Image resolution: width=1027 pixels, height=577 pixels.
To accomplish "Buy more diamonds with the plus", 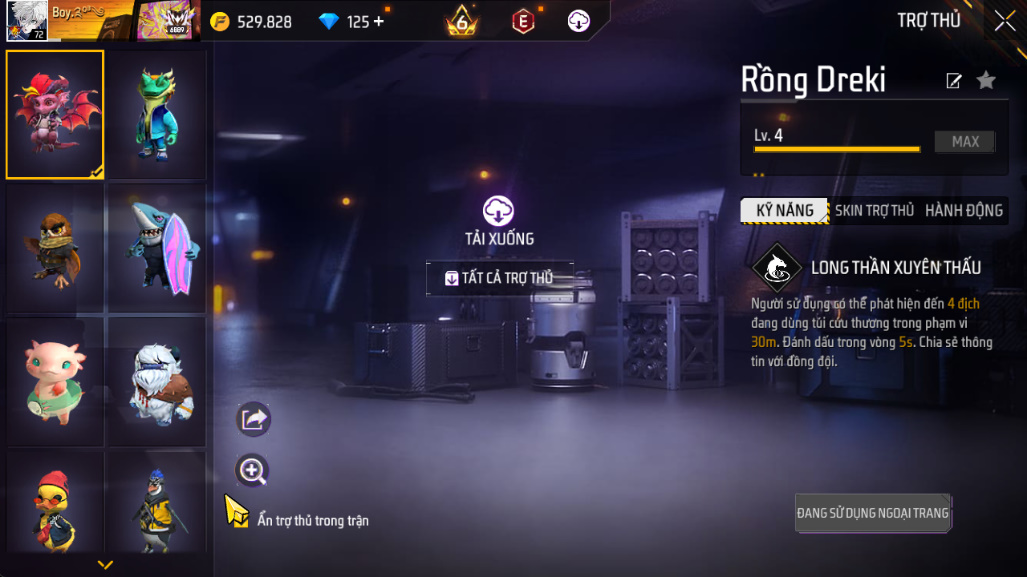I will (379, 21).
